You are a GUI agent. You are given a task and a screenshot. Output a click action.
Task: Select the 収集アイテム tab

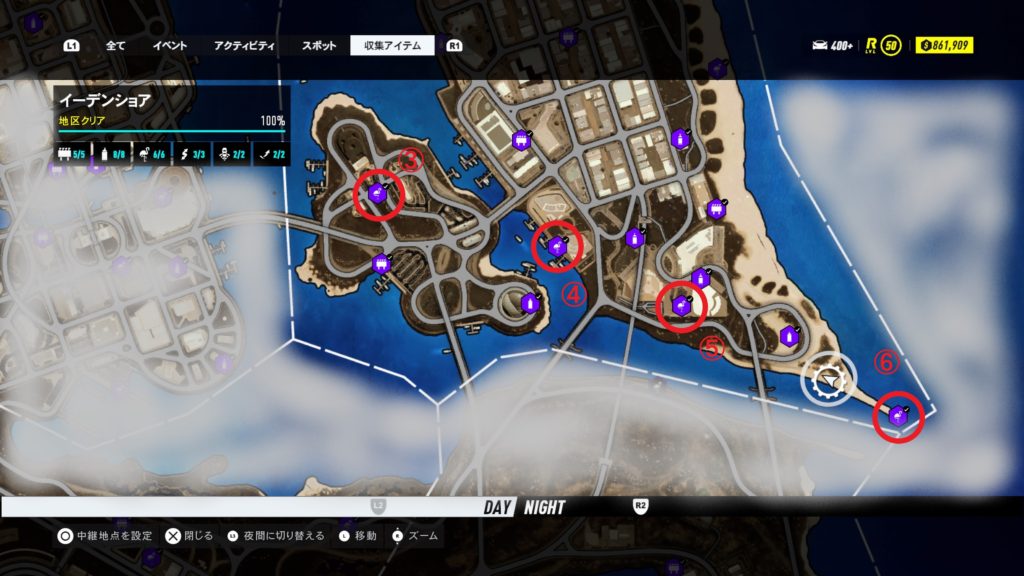(392, 45)
